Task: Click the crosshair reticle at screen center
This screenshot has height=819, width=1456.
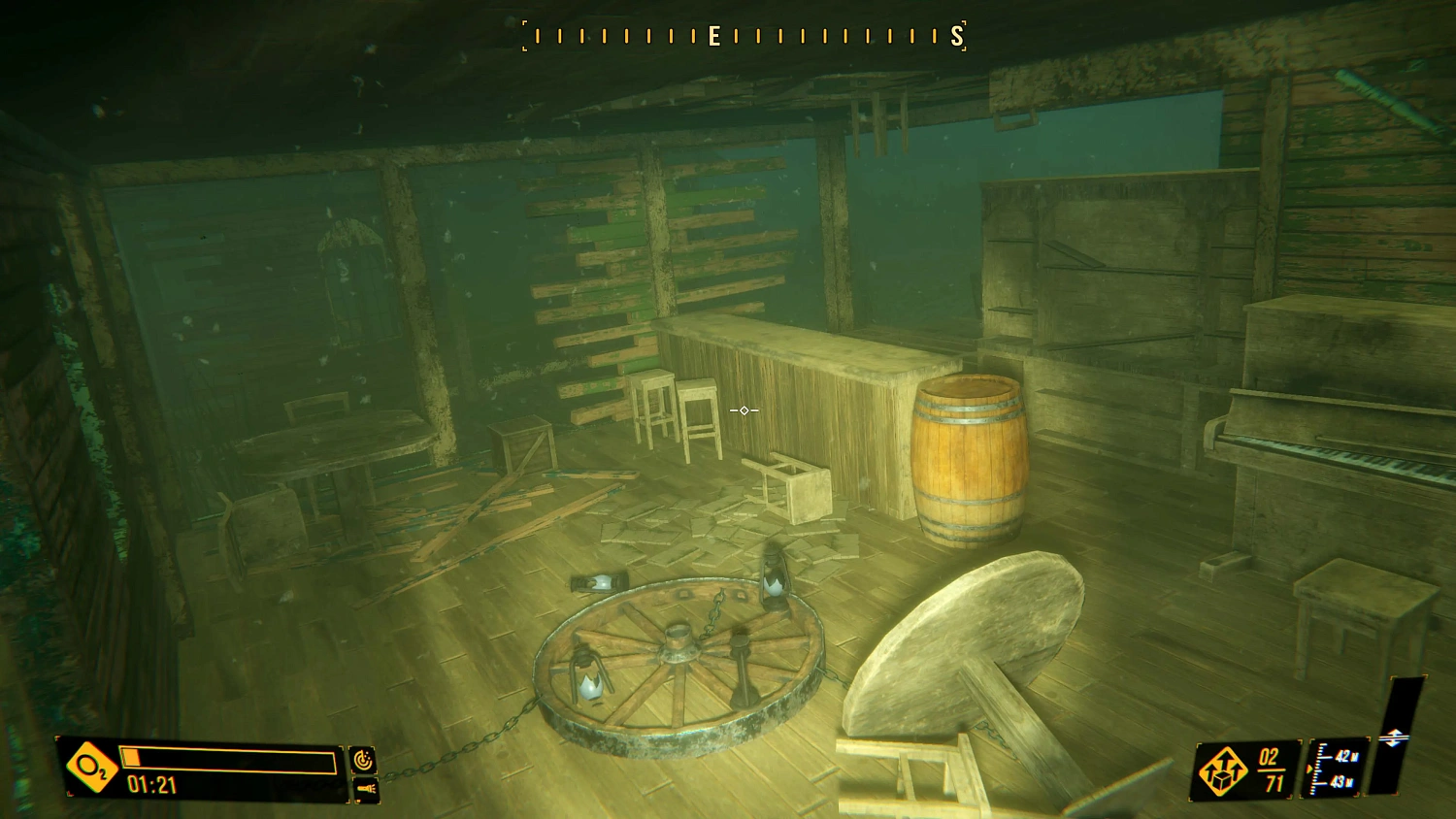Action: coord(743,411)
